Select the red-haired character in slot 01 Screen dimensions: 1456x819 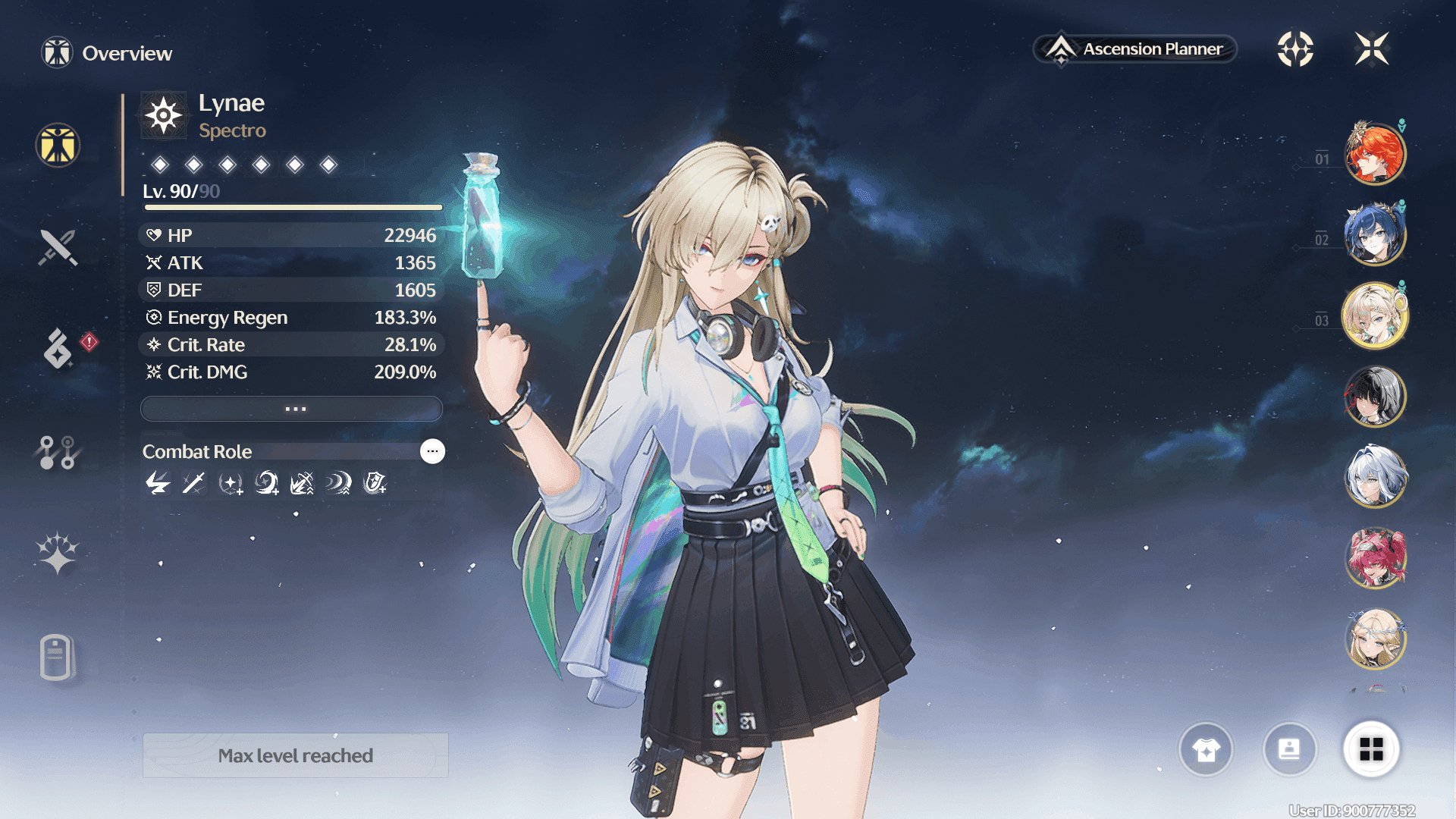point(1374,154)
